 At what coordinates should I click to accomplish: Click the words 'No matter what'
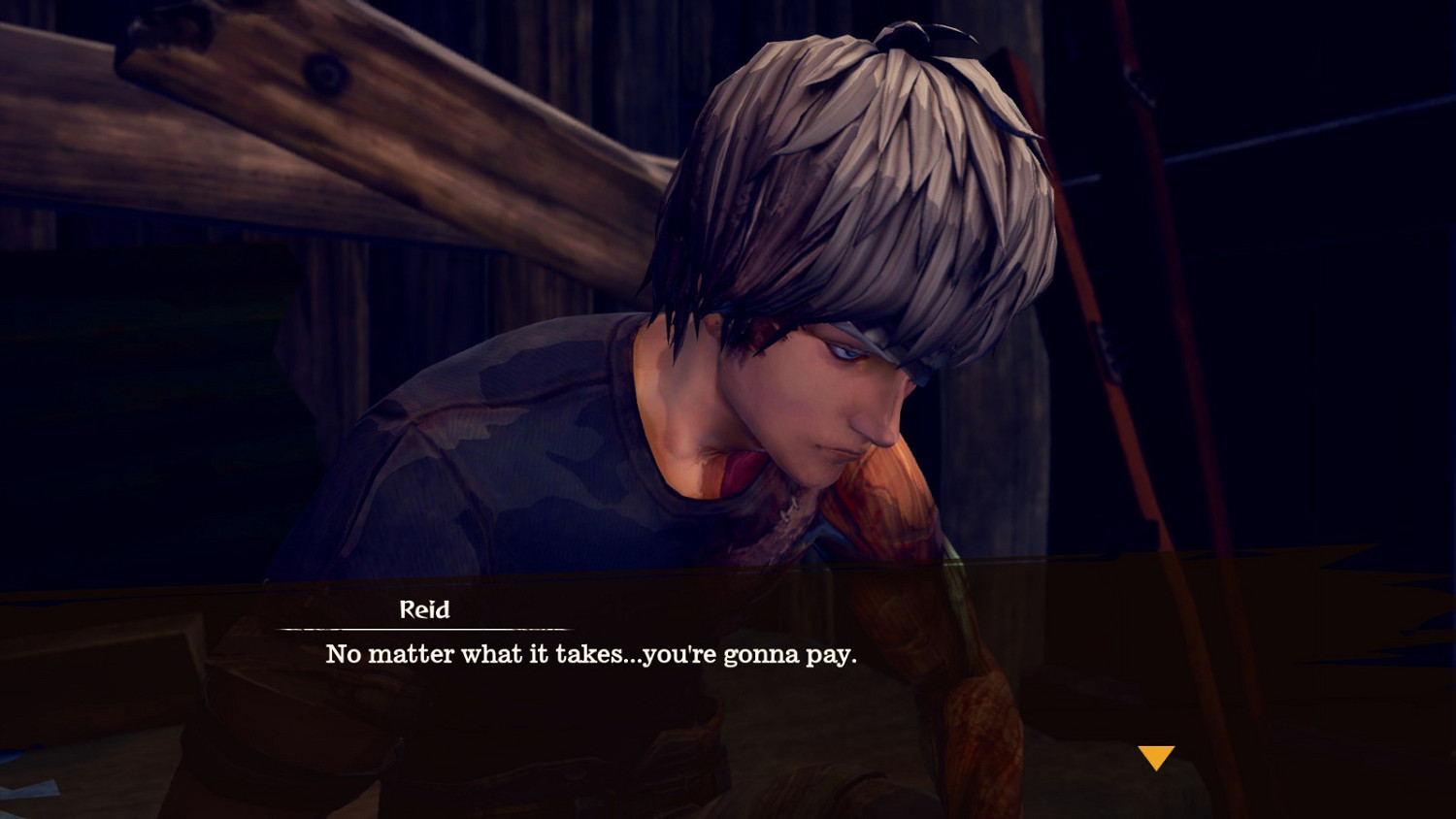pyautogui.click(x=417, y=654)
